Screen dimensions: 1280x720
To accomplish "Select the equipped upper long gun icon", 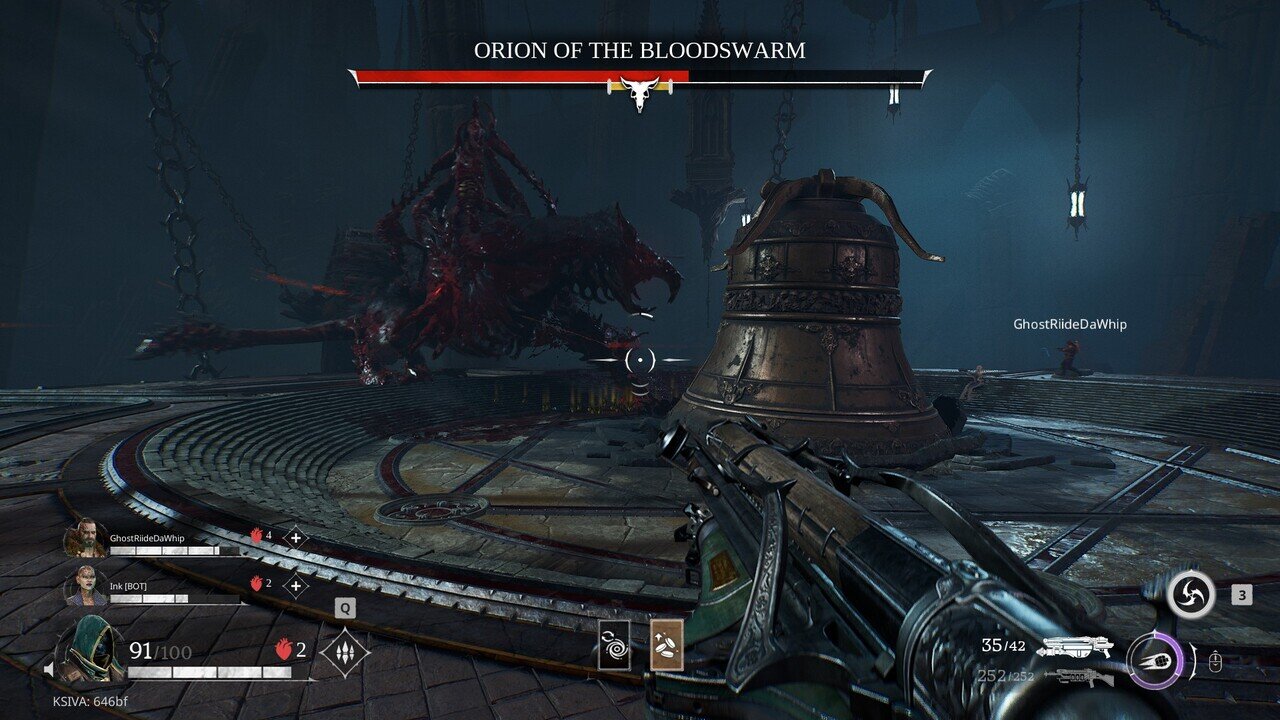I will 1075,647.
